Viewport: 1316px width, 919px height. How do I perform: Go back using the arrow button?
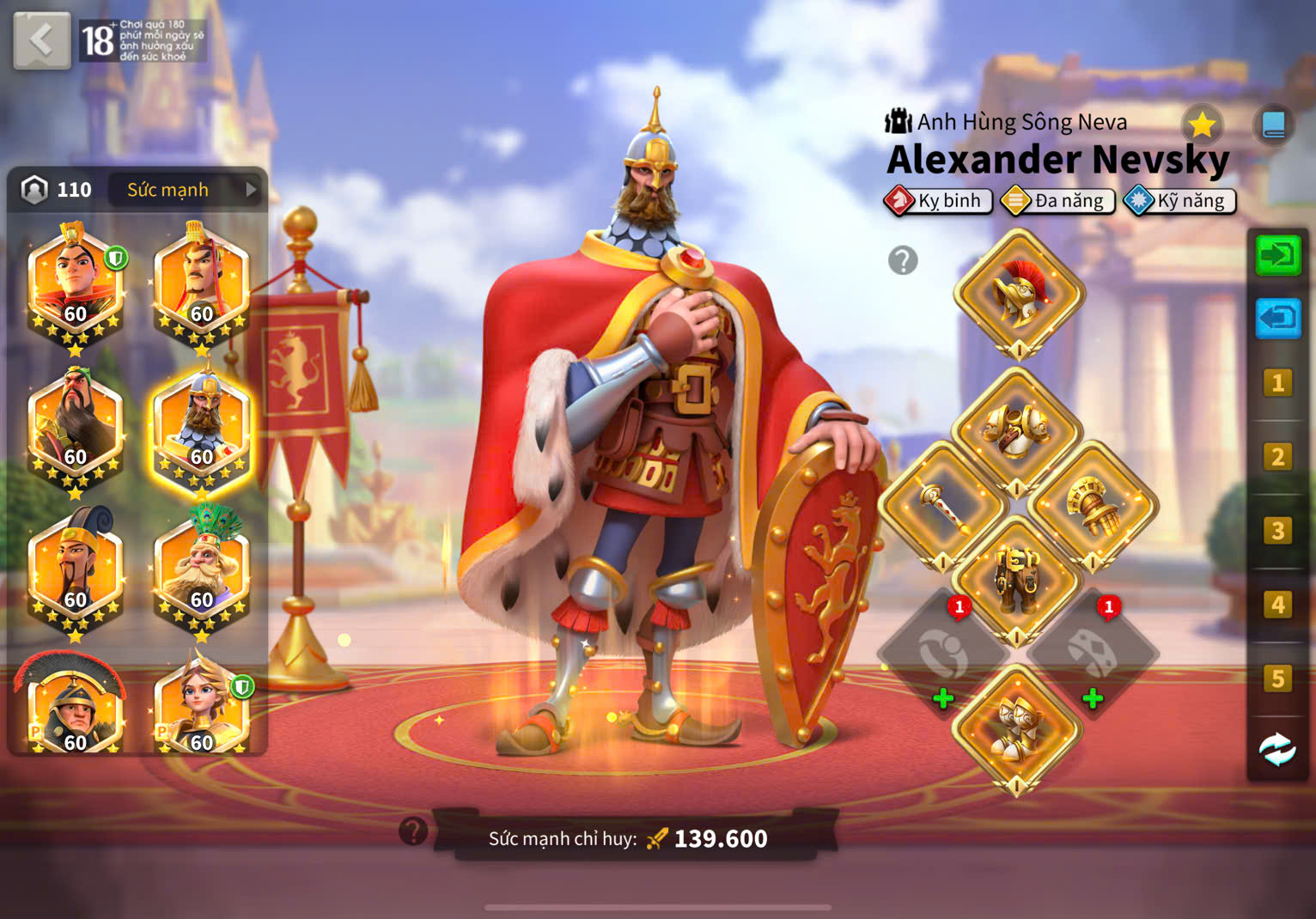(41, 40)
